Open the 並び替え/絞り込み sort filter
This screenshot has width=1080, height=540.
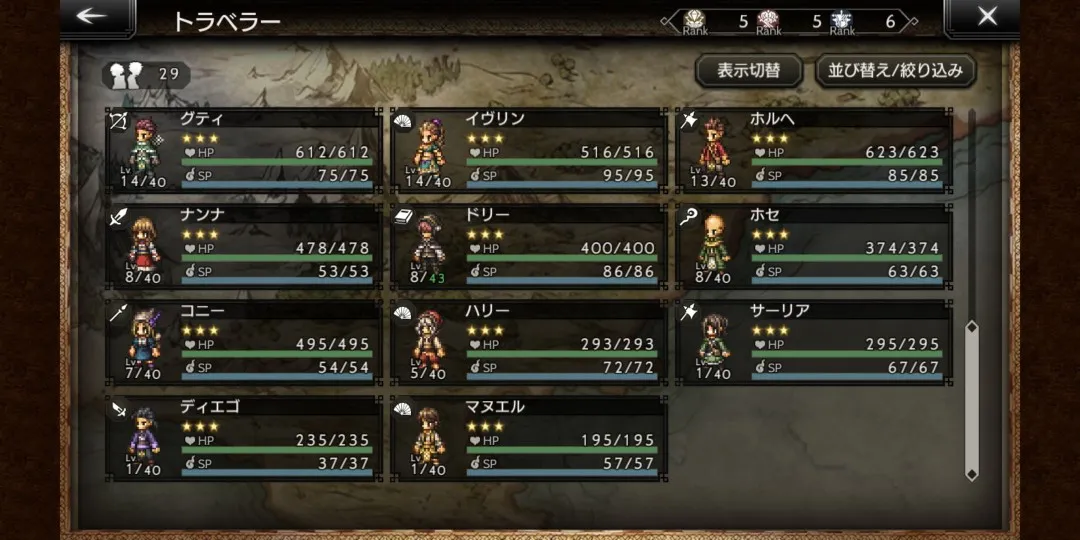[x=895, y=71]
